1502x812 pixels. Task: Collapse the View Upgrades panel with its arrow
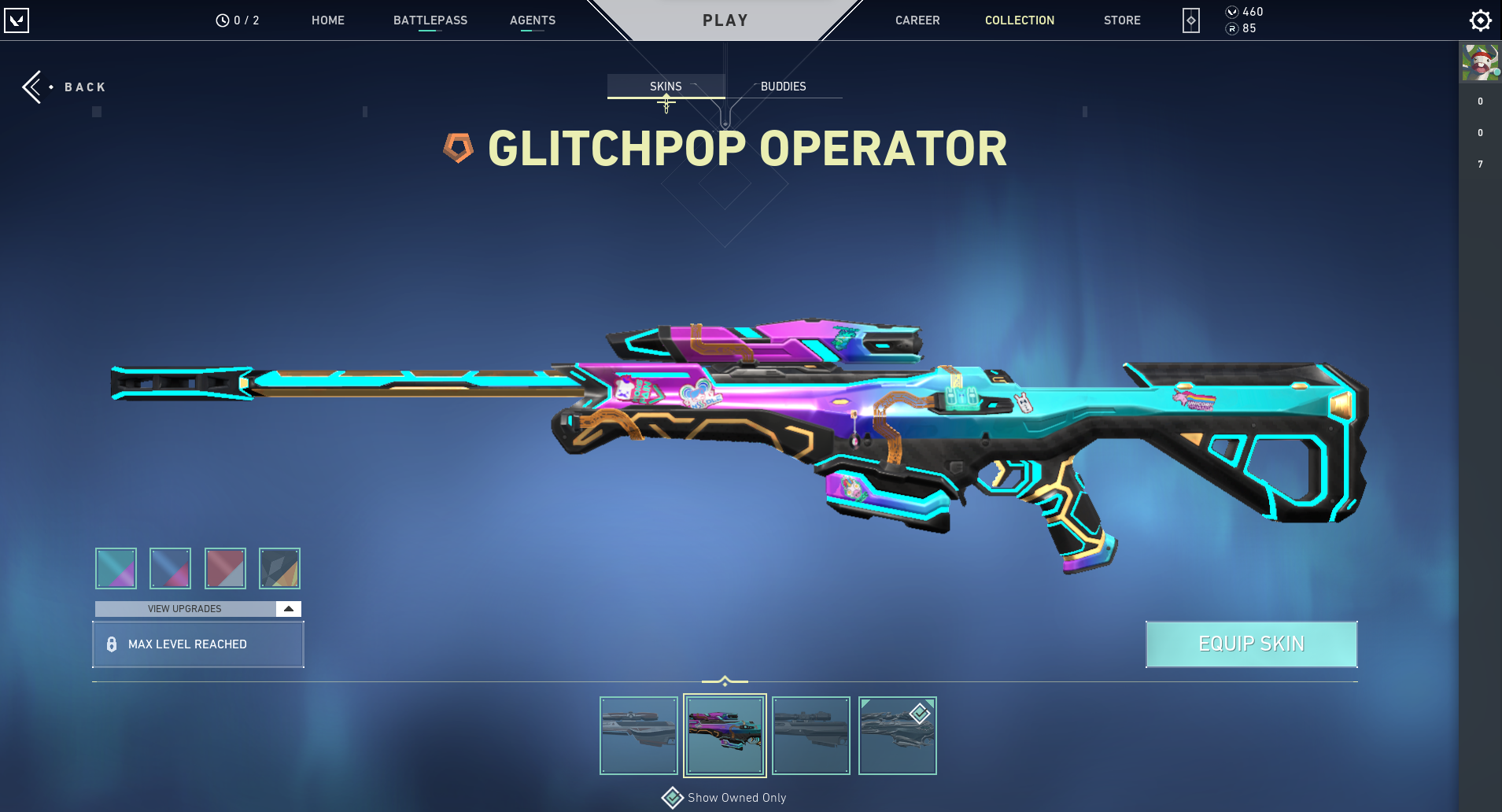coord(290,607)
